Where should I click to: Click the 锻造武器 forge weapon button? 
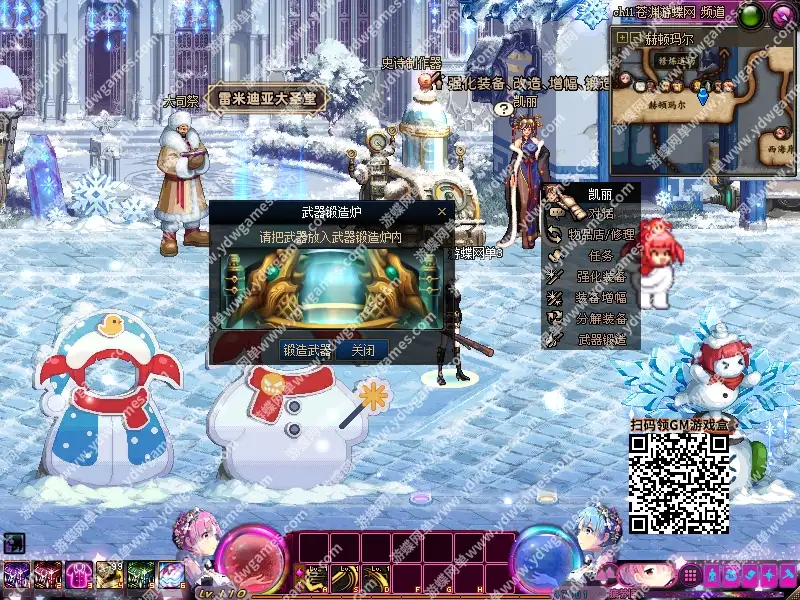tap(307, 350)
